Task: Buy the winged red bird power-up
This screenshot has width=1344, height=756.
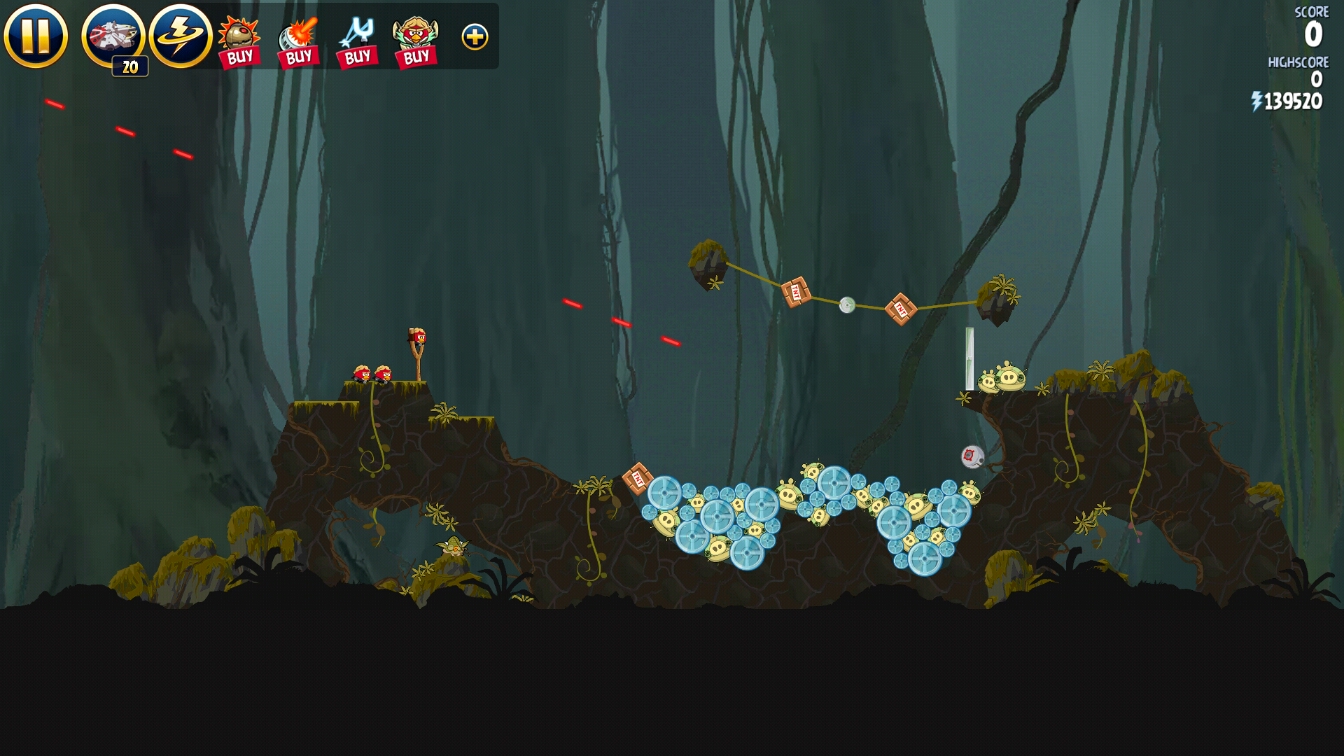Action: [416, 41]
